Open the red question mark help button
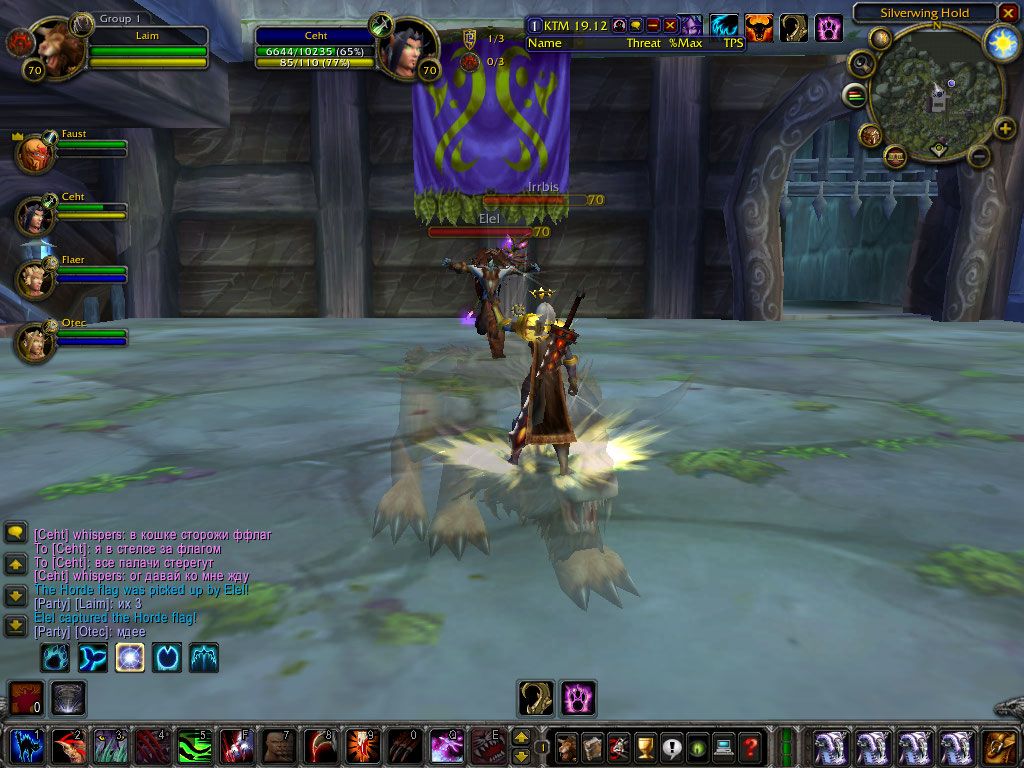Screen dimensions: 1024x768 [750, 746]
